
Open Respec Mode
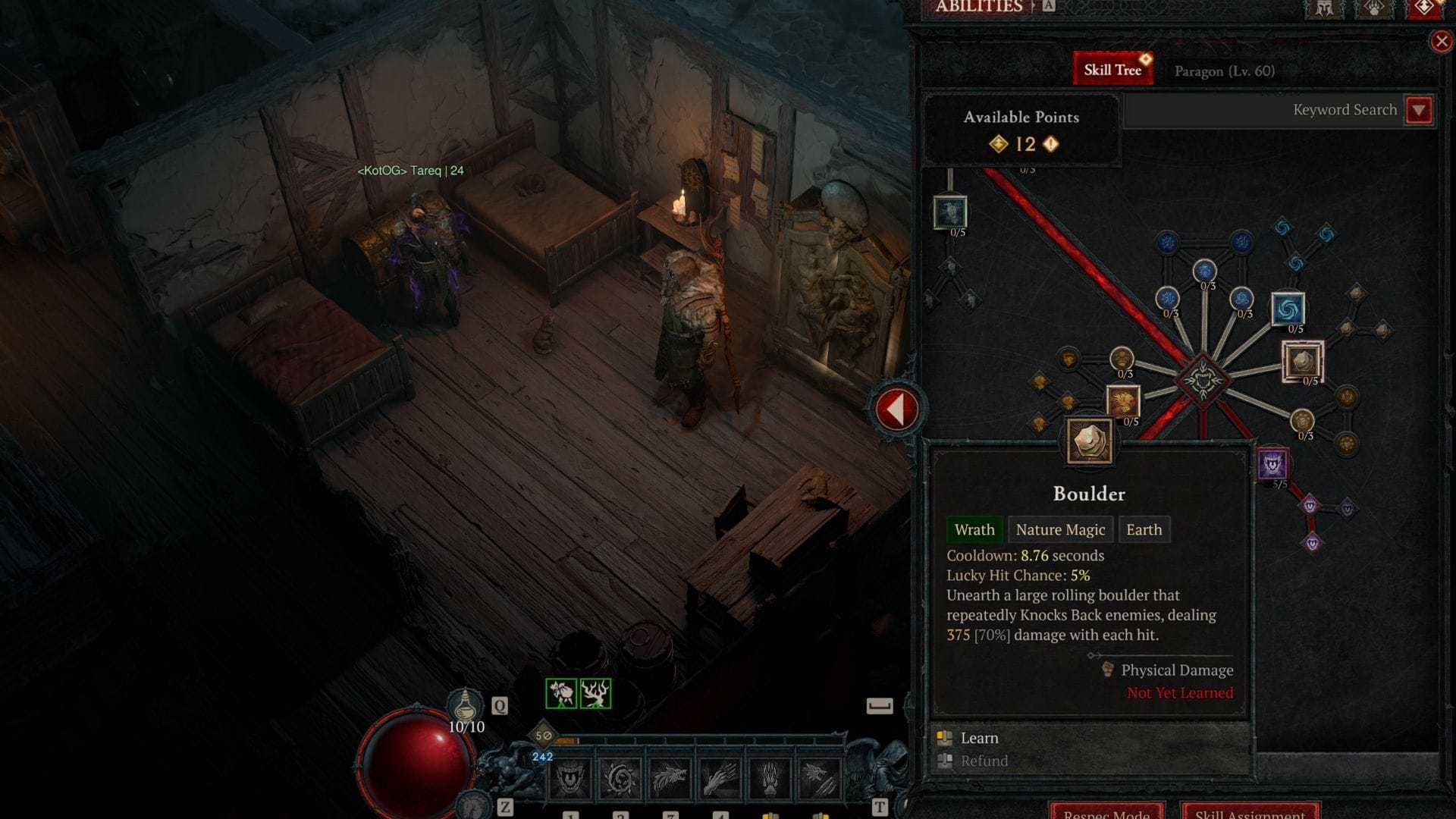point(1106,811)
